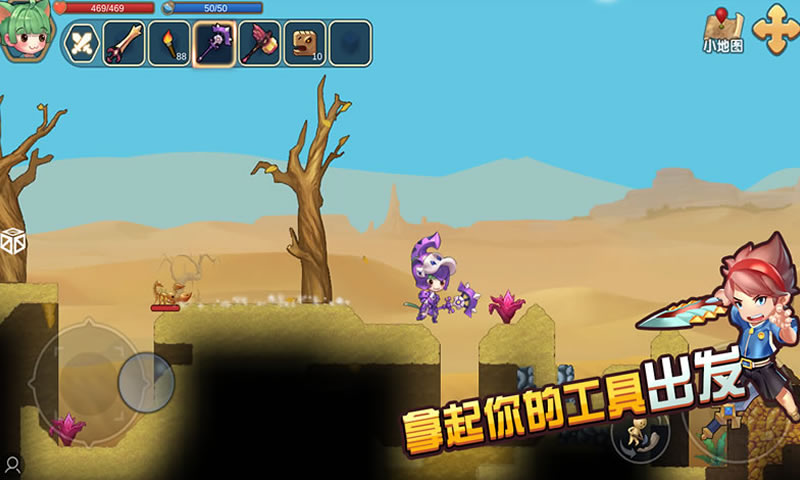Select the purple spiked mace slot
The width and height of the screenshot is (800, 480).
click(214, 43)
